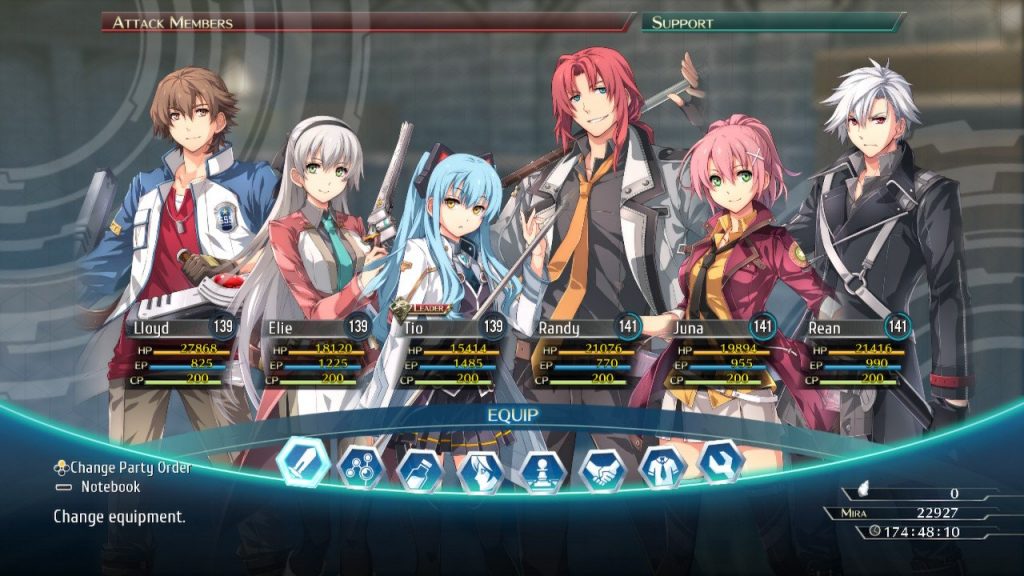
Task: Select Lloyd's character panel
Action: point(181,351)
